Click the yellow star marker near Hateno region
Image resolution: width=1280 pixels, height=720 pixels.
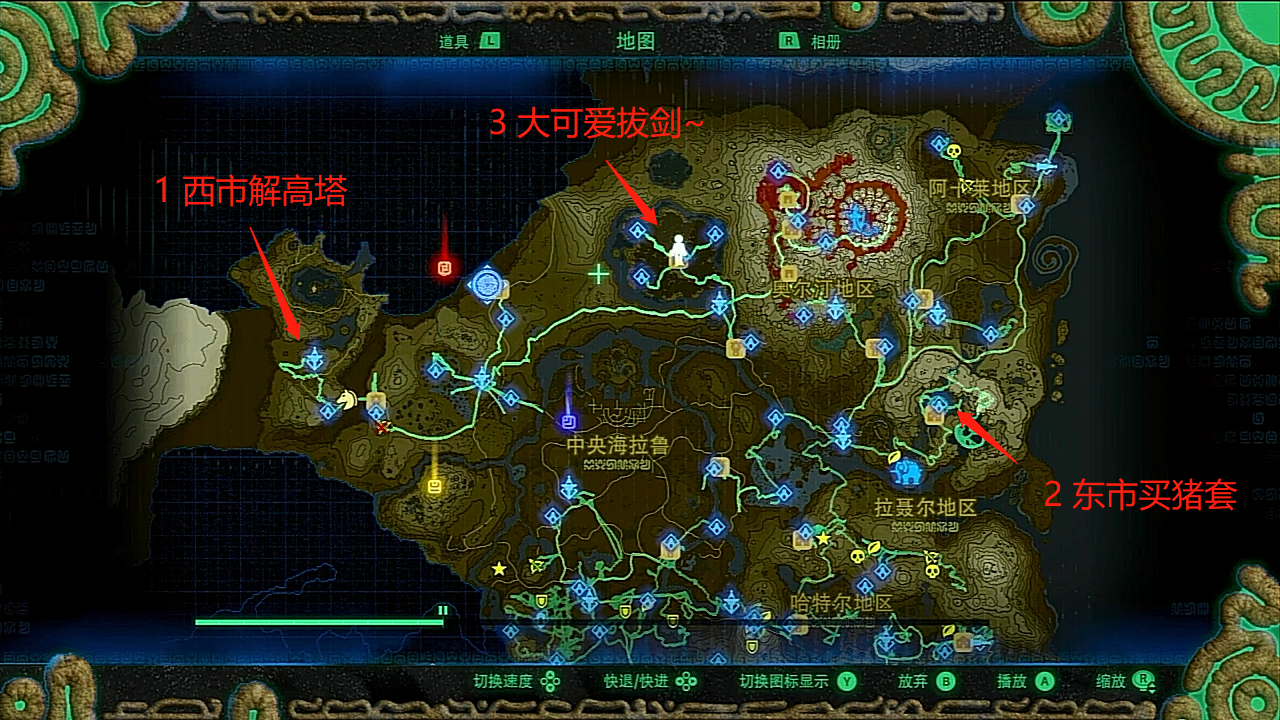click(x=823, y=538)
